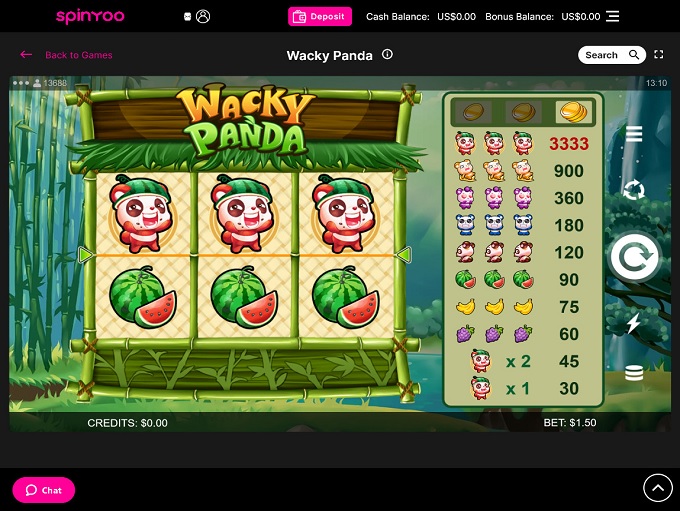680x511 pixels.
Task: Open the game's hamburger menu
Action: [634, 134]
